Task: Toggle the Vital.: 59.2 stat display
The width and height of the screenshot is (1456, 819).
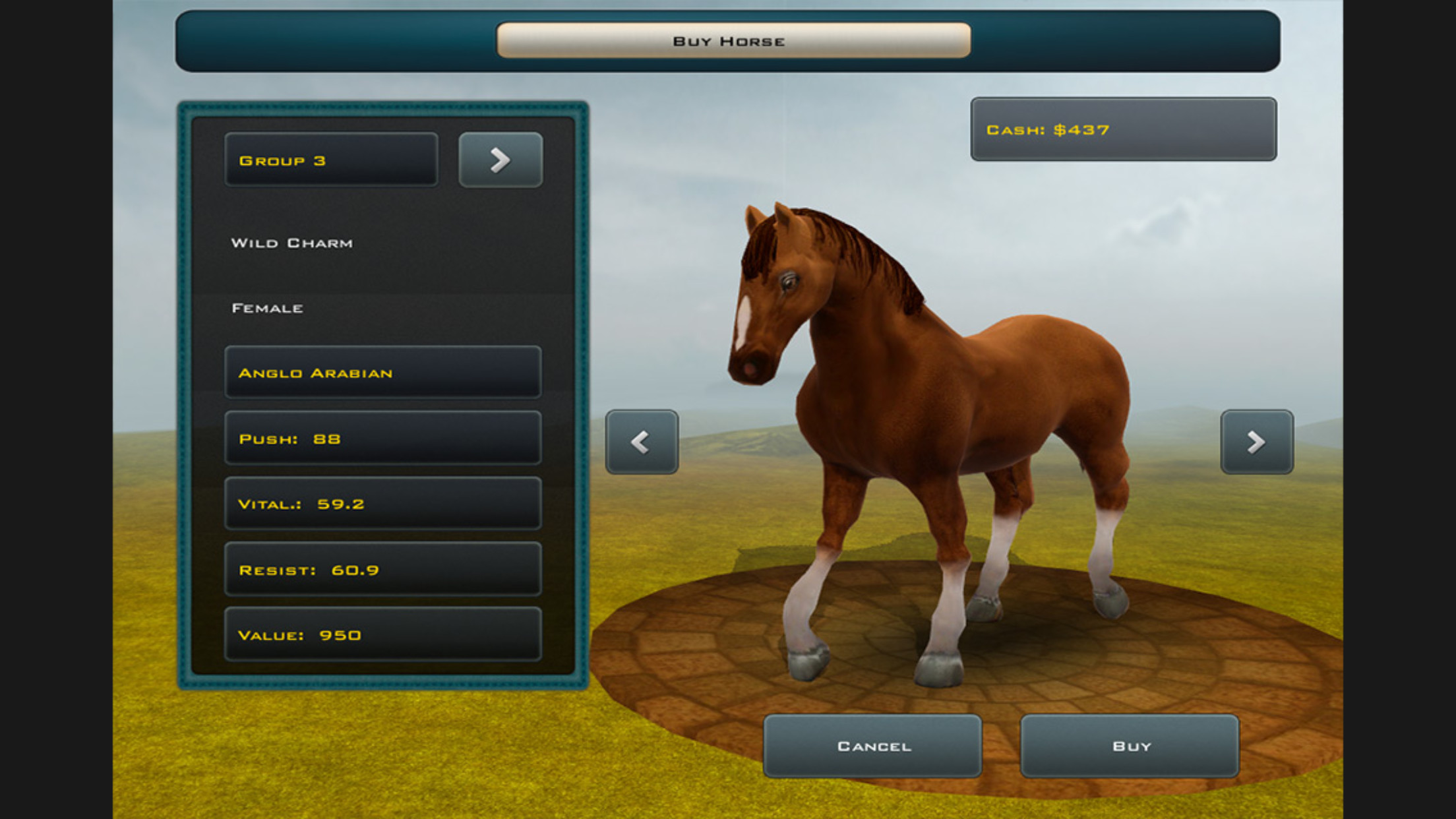Action: coord(381,504)
